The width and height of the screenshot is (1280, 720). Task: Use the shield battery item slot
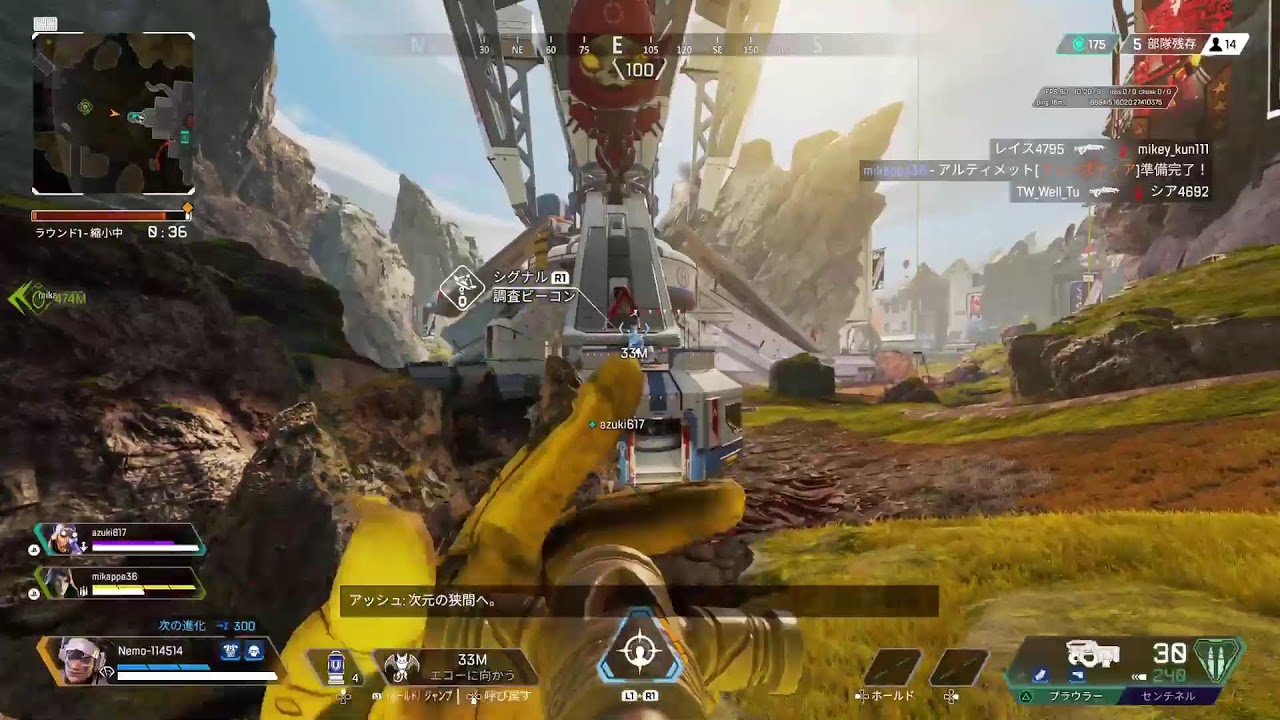[337, 666]
